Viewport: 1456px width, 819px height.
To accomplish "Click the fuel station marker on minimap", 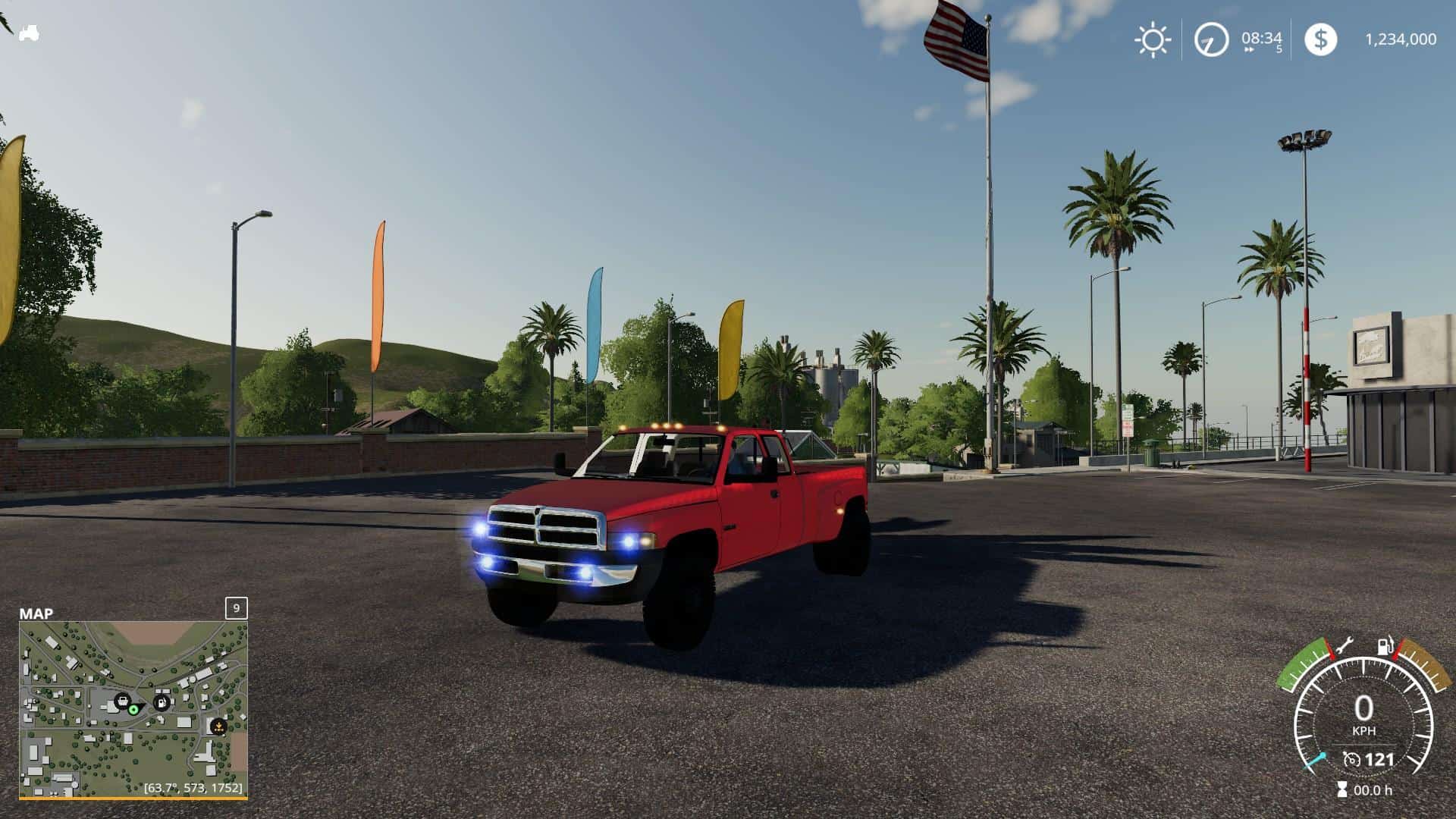I will click(x=162, y=701).
